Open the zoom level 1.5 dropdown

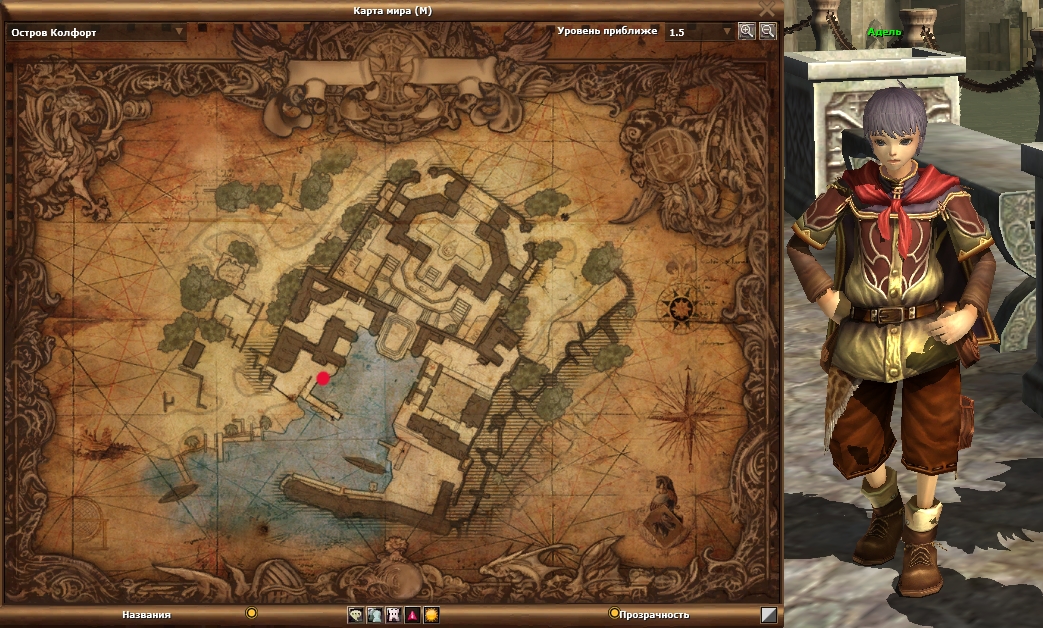(x=727, y=31)
